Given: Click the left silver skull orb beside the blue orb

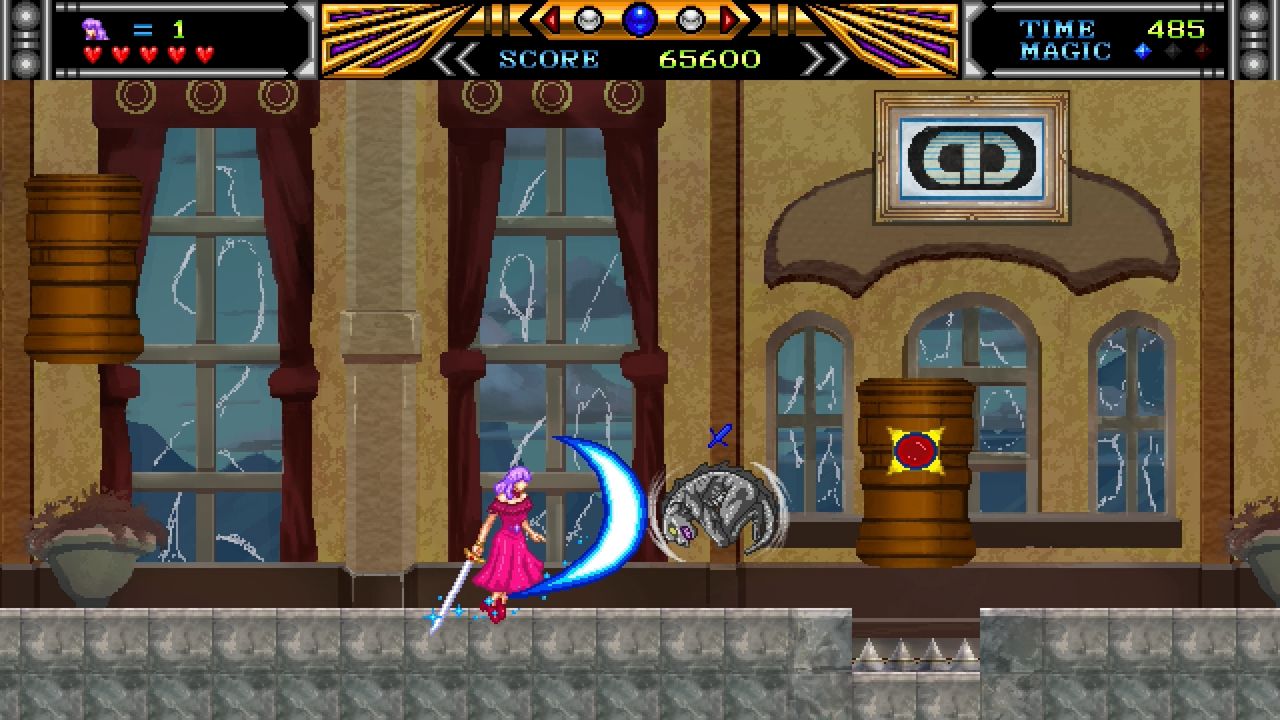Looking at the screenshot, I should [x=588, y=19].
